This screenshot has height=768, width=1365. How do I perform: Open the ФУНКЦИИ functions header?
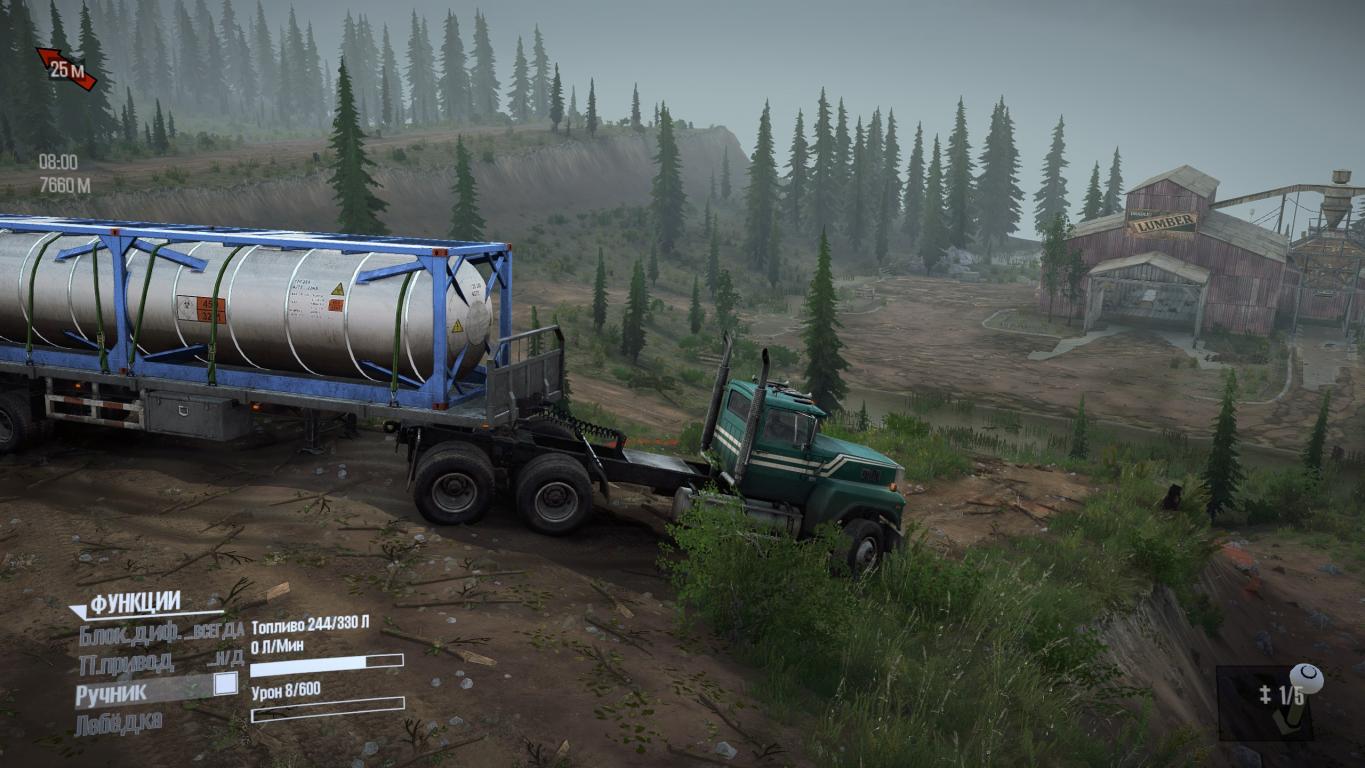point(134,604)
